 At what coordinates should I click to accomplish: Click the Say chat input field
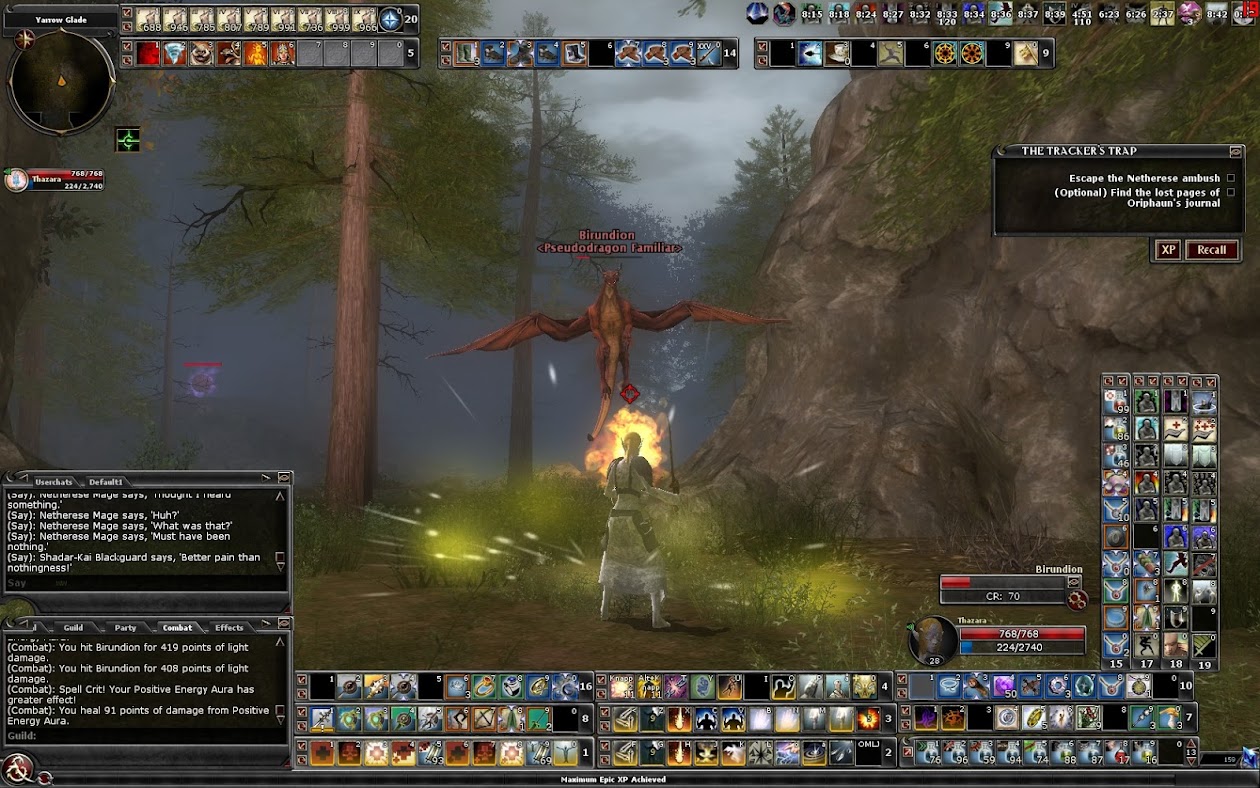pos(140,583)
